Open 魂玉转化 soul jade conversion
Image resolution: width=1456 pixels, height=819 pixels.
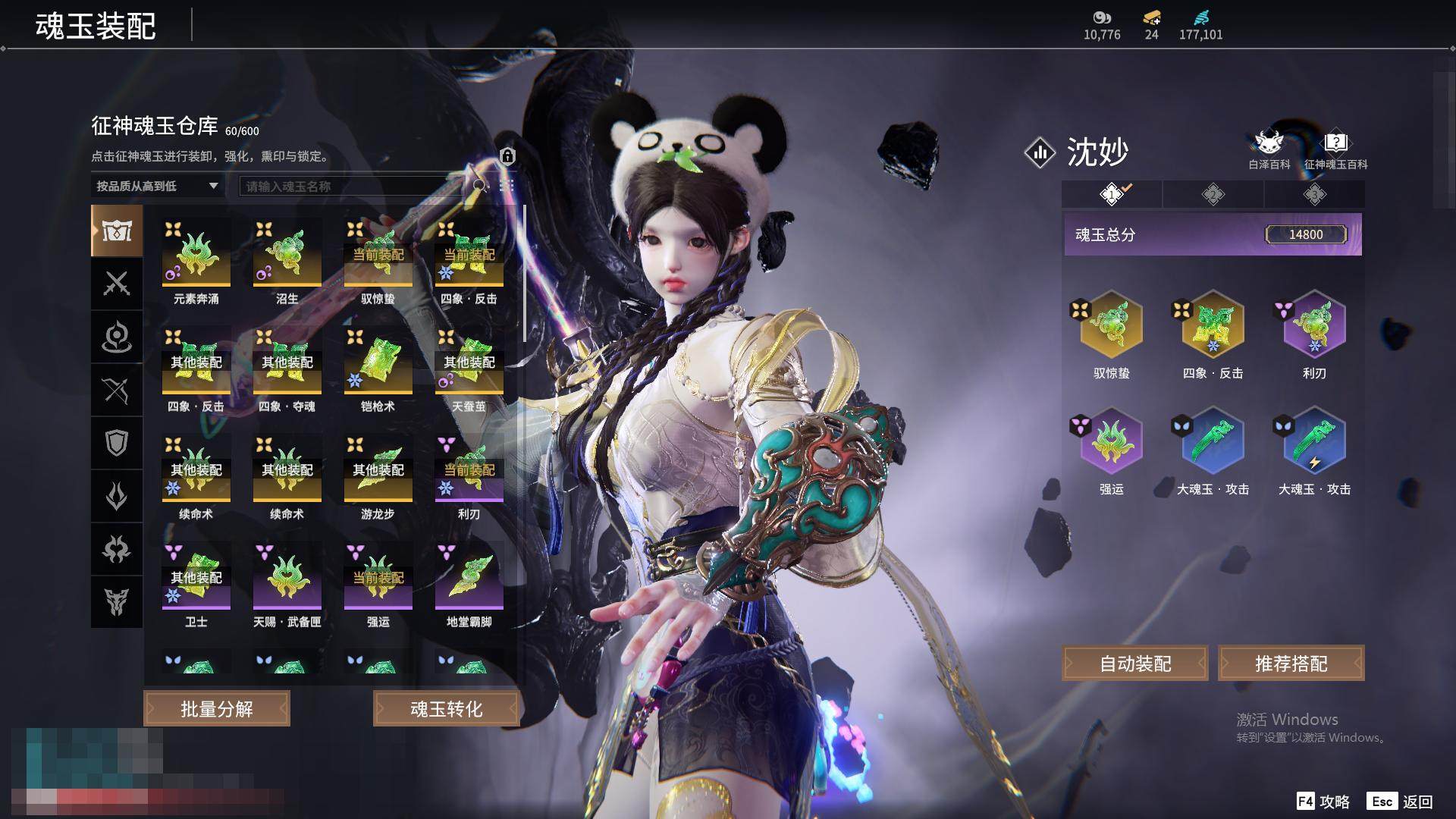click(446, 708)
